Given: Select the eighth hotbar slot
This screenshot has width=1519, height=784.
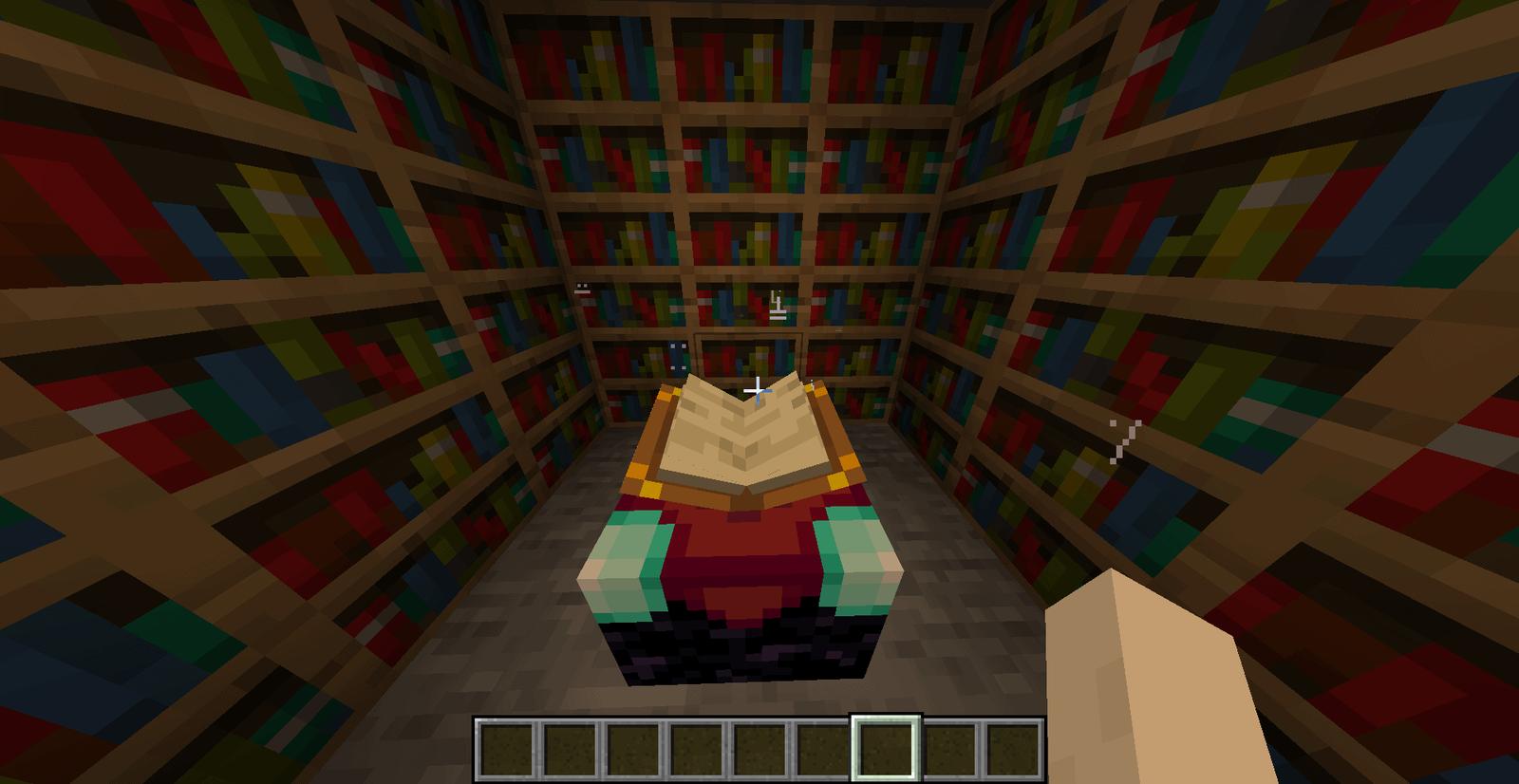Looking at the screenshot, I should 950,746.
